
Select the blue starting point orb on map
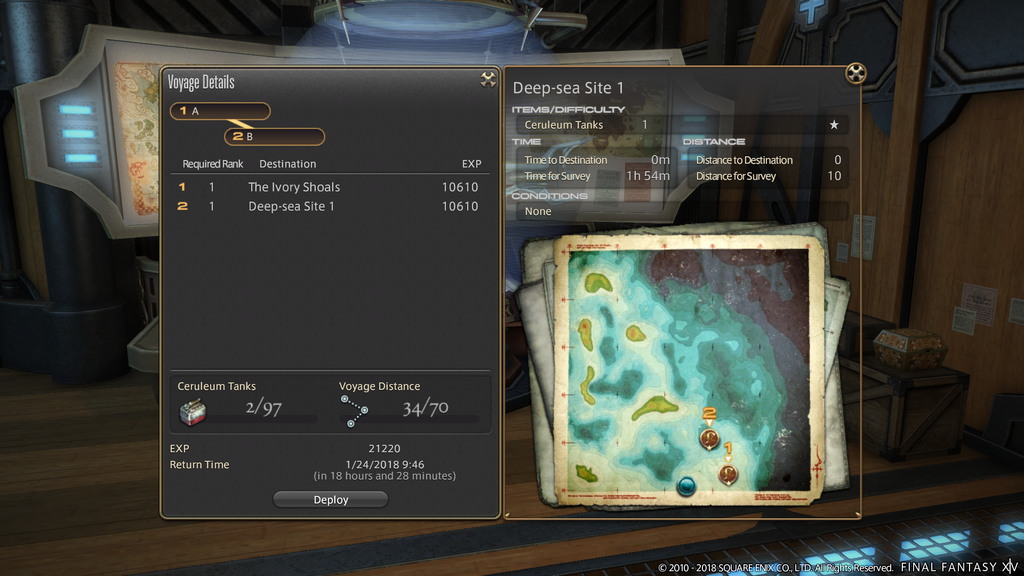click(x=687, y=486)
